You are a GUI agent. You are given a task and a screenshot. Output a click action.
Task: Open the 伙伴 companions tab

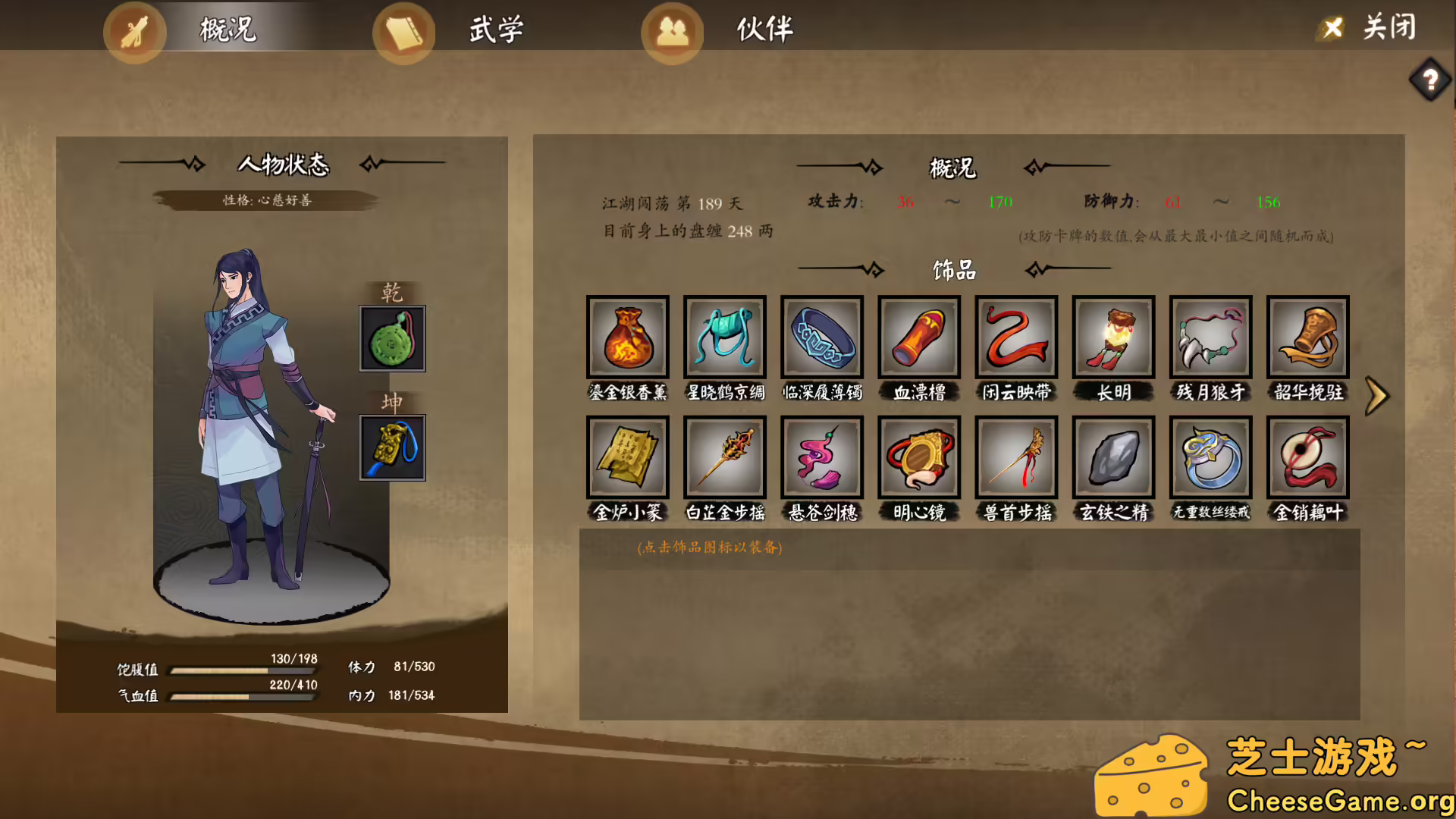pyautogui.click(x=761, y=30)
